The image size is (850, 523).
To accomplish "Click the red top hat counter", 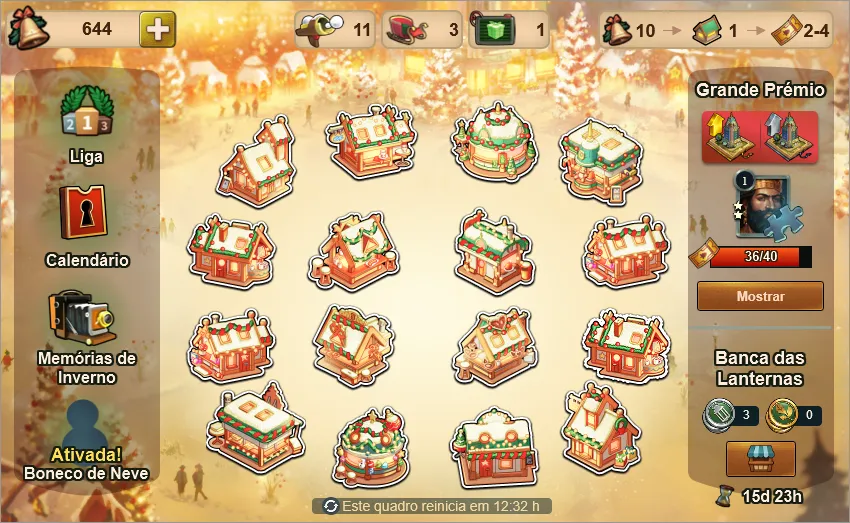I will [x=423, y=30].
